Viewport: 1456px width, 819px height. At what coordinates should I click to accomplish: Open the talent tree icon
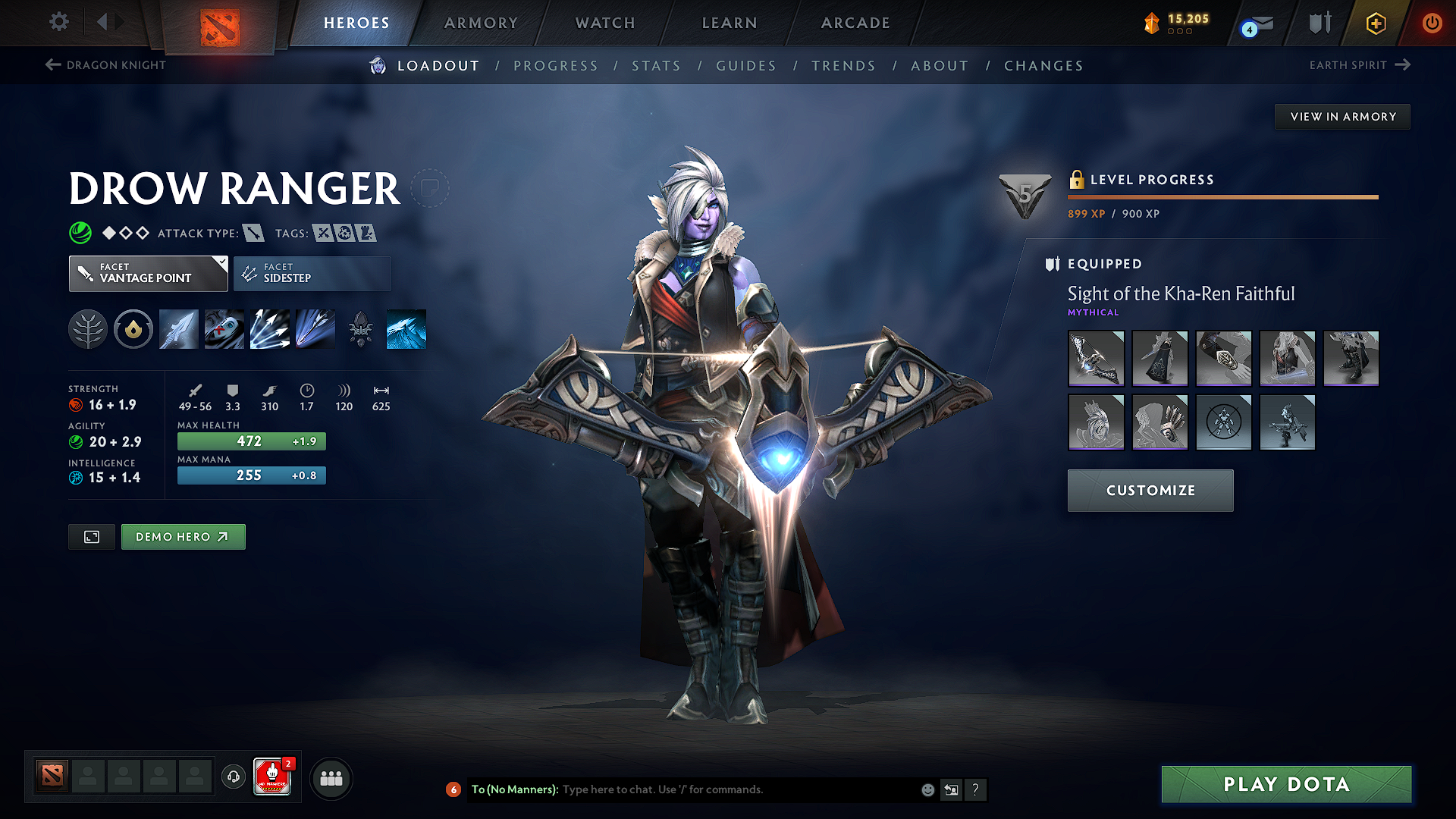[87, 328]
